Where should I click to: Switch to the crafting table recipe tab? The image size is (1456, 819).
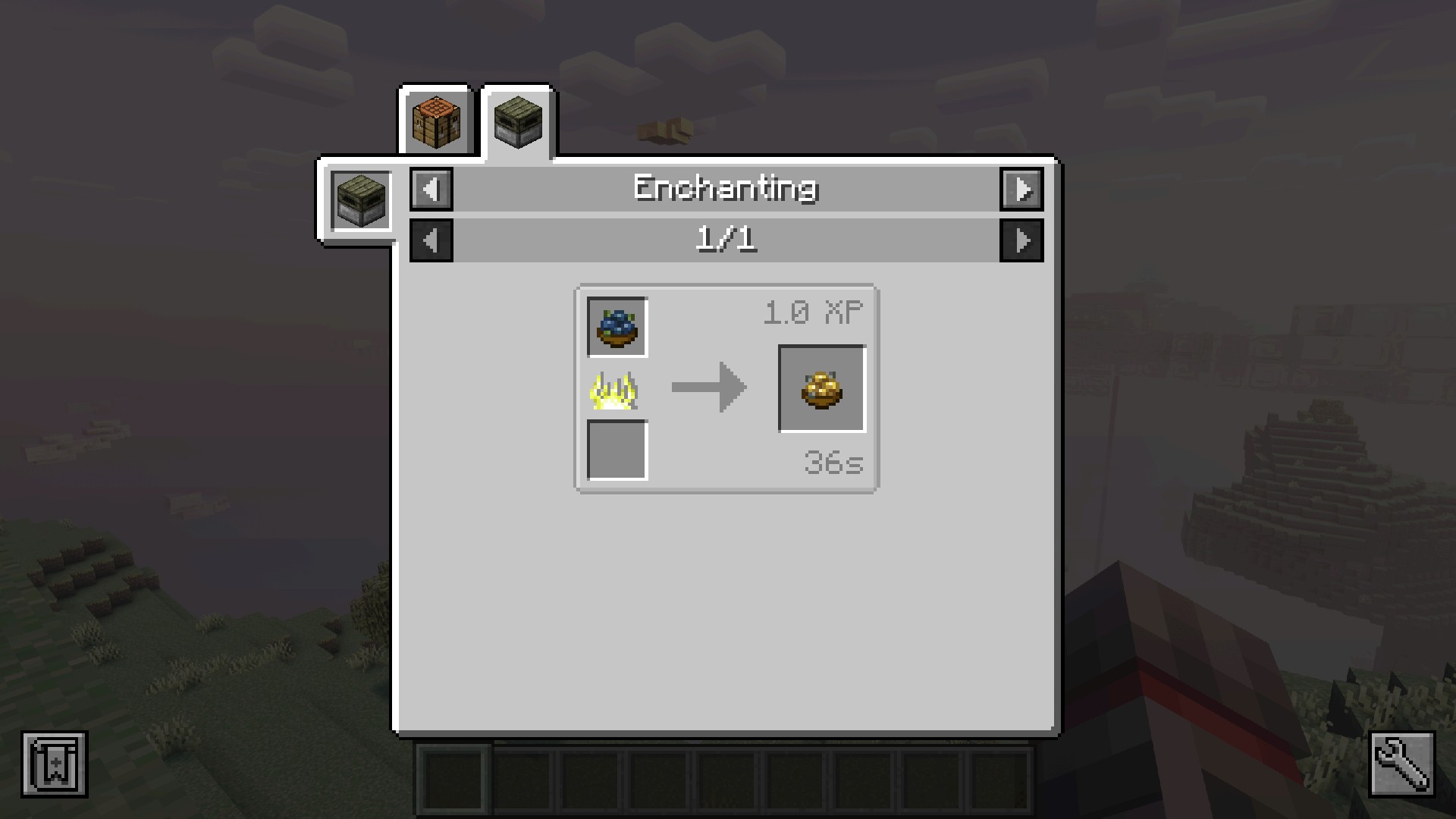[437, 121]
